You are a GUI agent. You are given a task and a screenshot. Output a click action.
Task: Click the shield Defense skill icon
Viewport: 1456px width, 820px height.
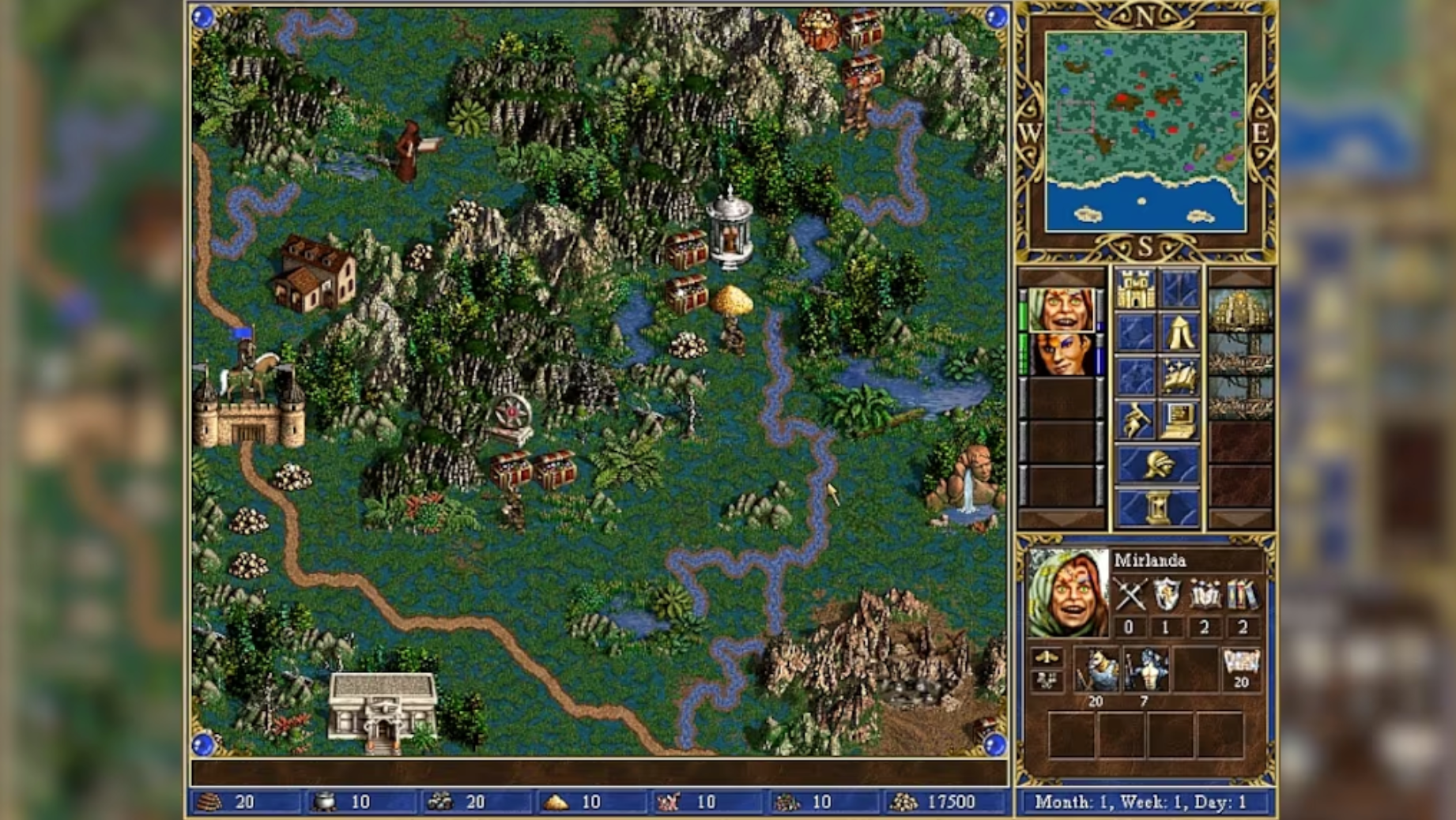(x=1166, y=593)
